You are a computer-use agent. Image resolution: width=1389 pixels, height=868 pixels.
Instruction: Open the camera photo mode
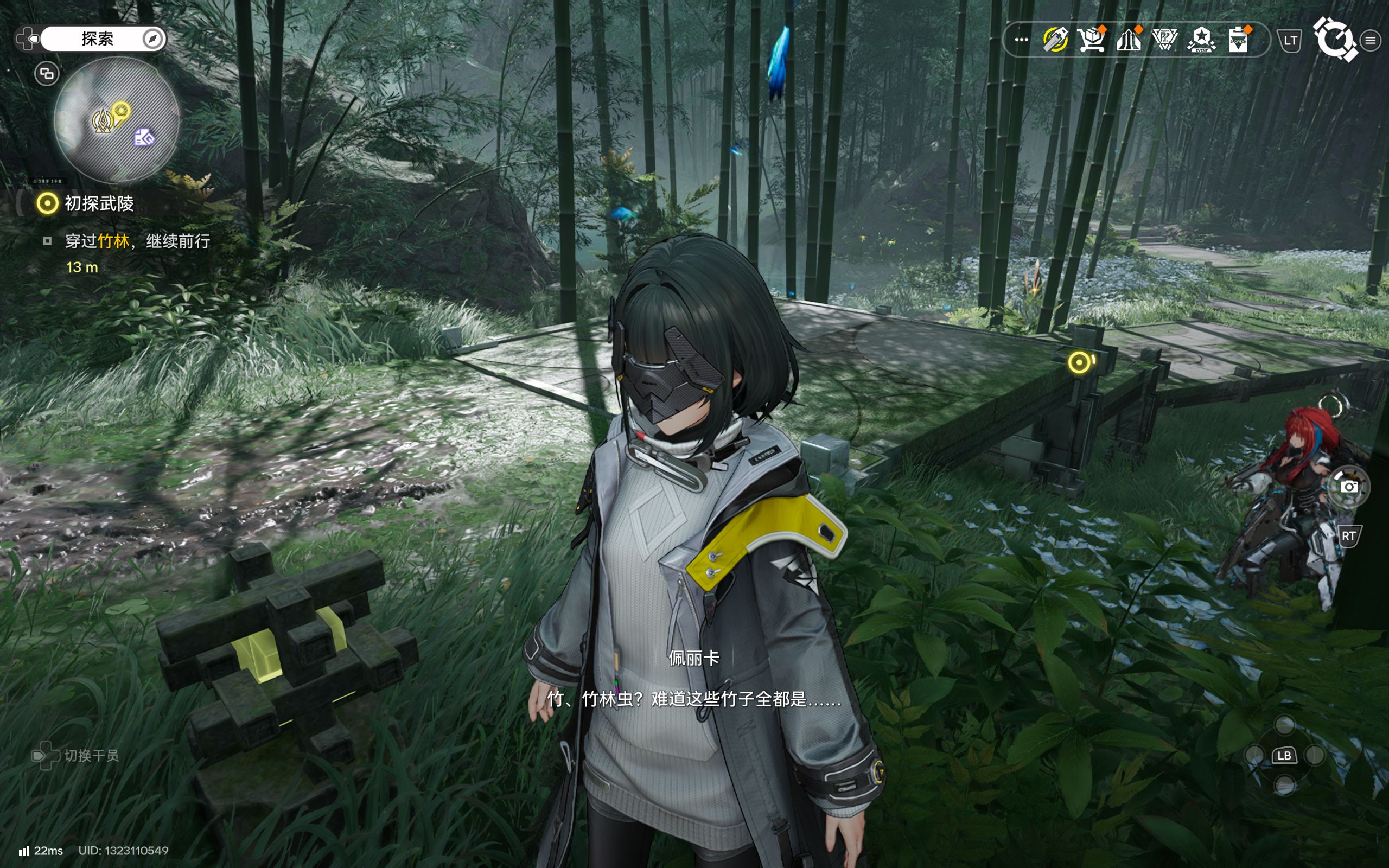click(1349, 487)
